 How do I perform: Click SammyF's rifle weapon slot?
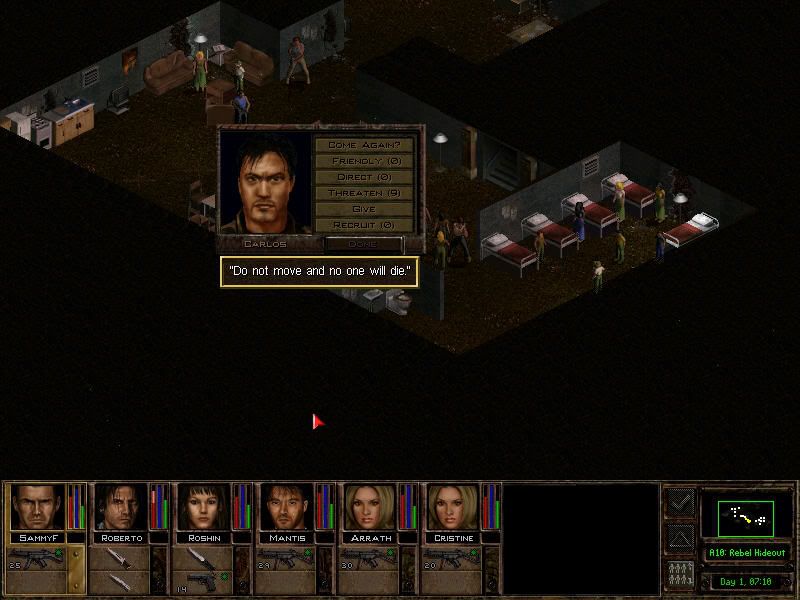coord(37,559)
